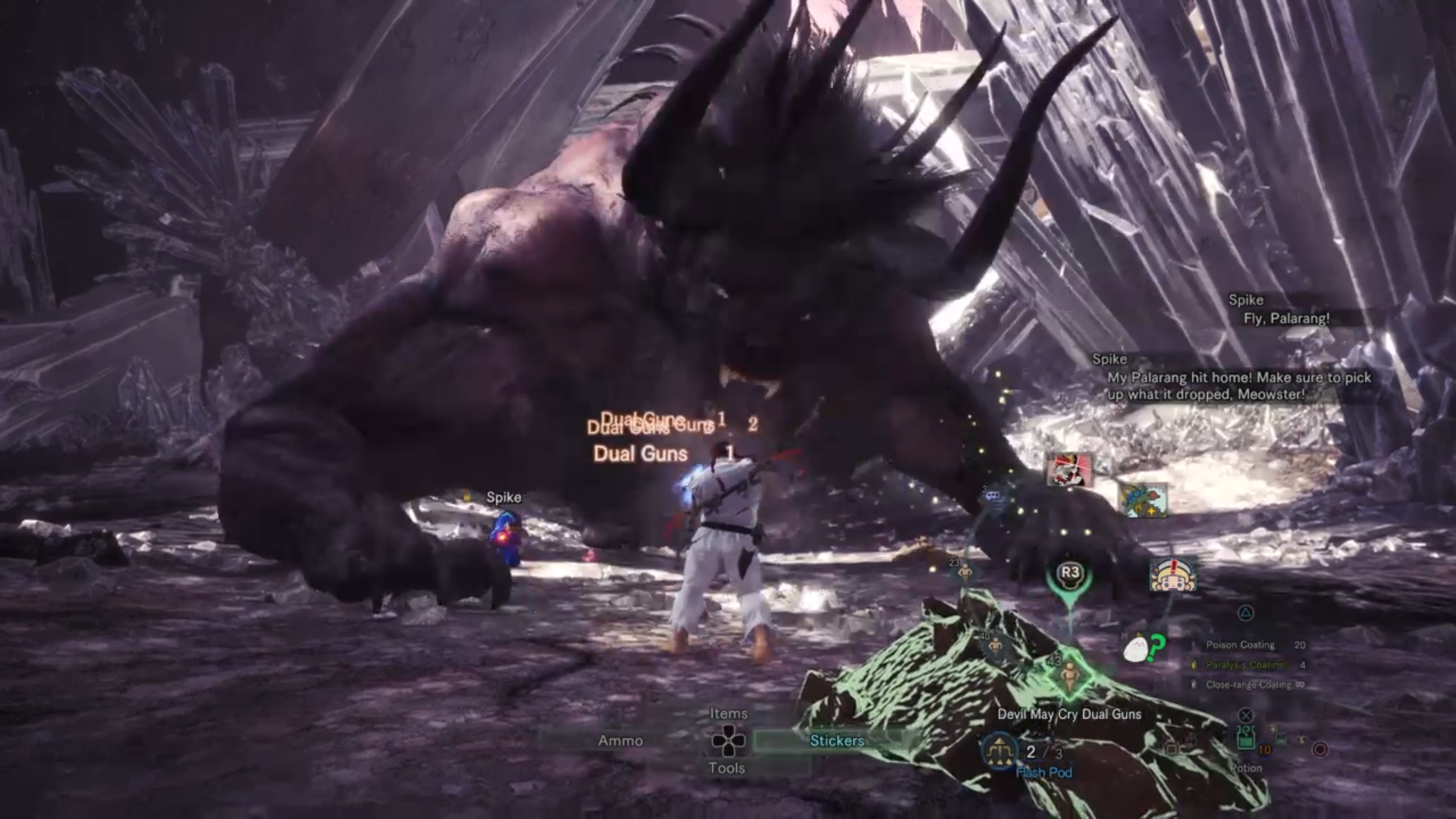Select the Items radial category
Screen dimensions: 1456x819
[728, 714]
